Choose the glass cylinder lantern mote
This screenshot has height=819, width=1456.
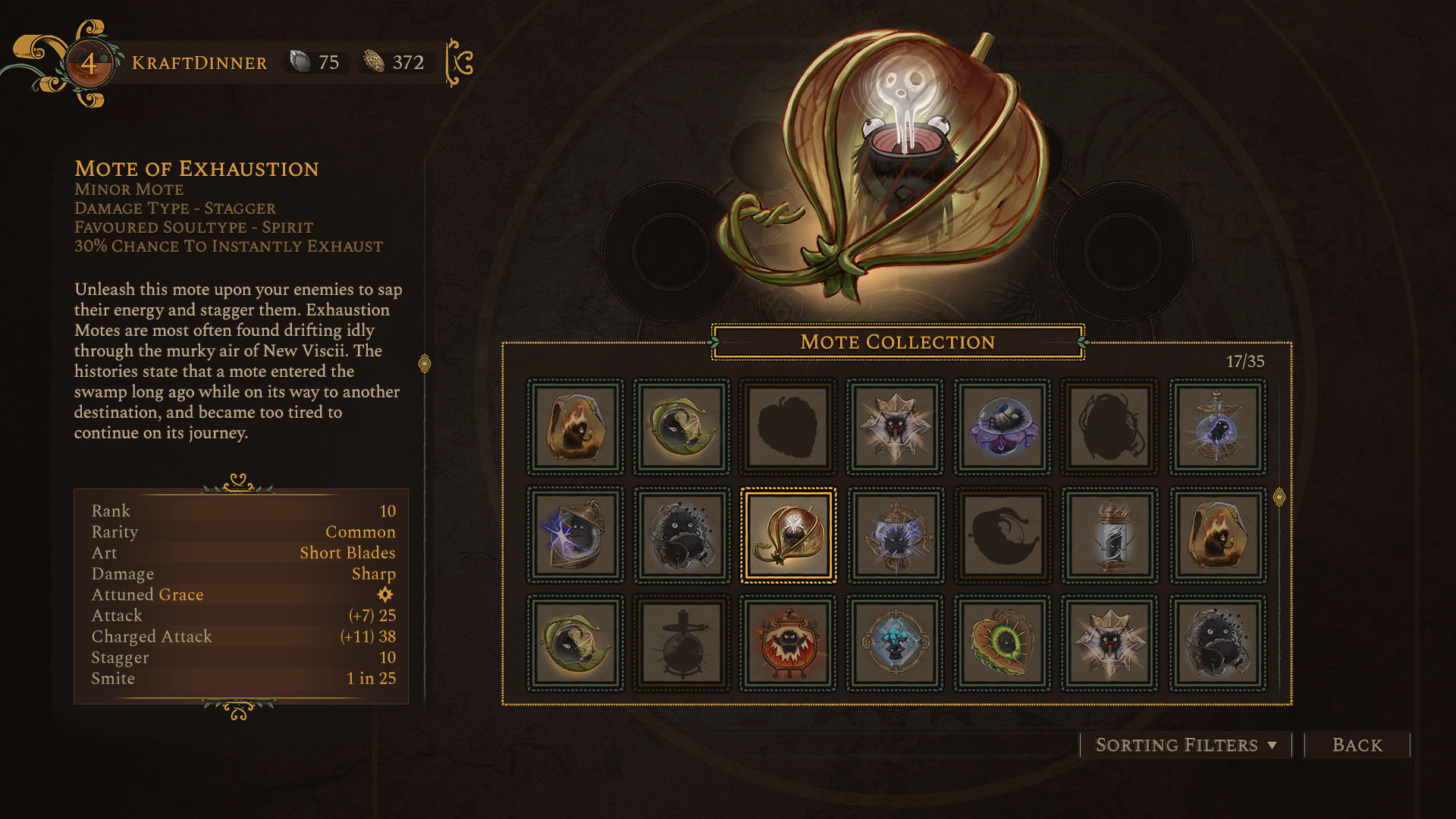1110,535
